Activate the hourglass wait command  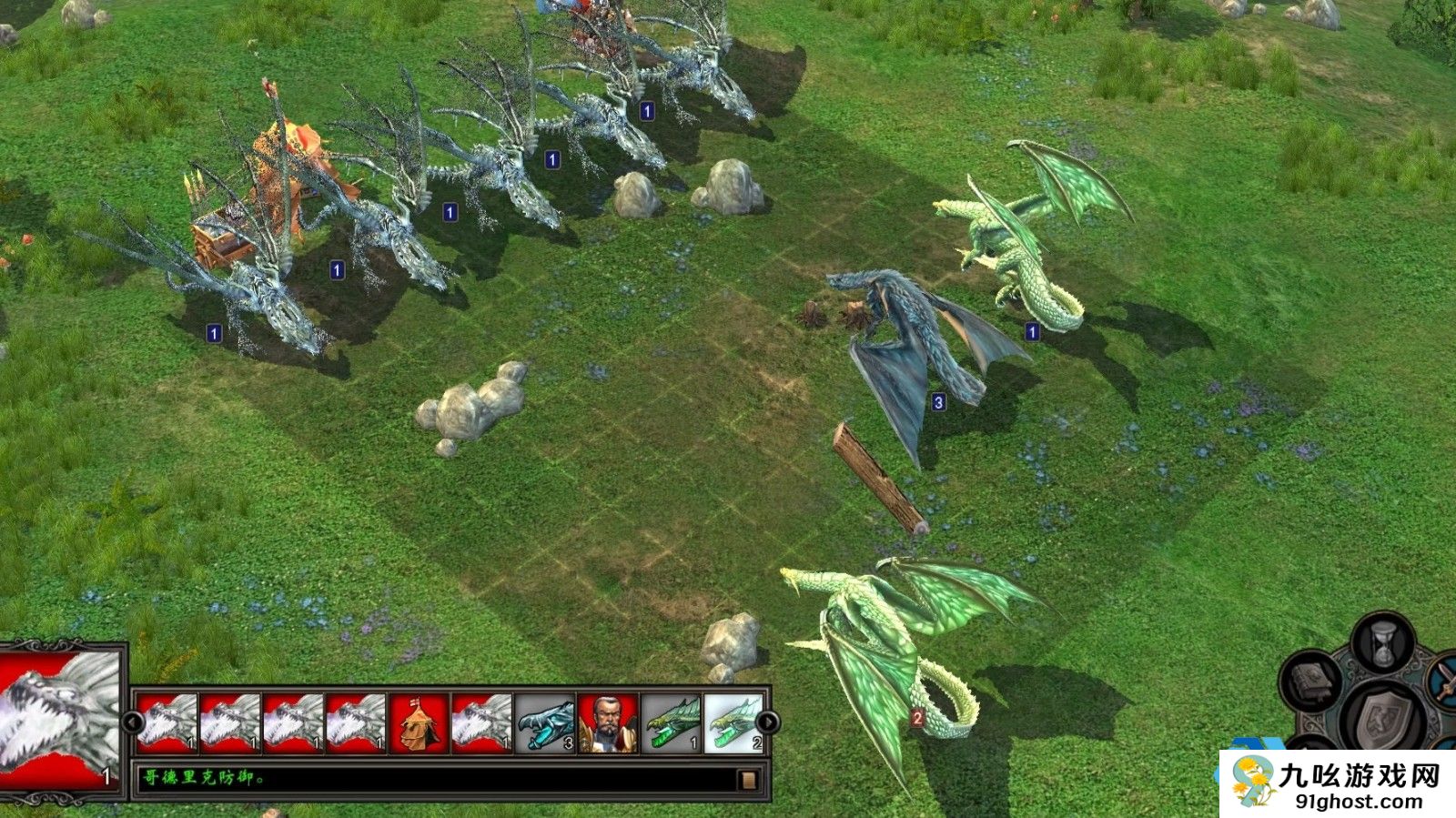1383,643
